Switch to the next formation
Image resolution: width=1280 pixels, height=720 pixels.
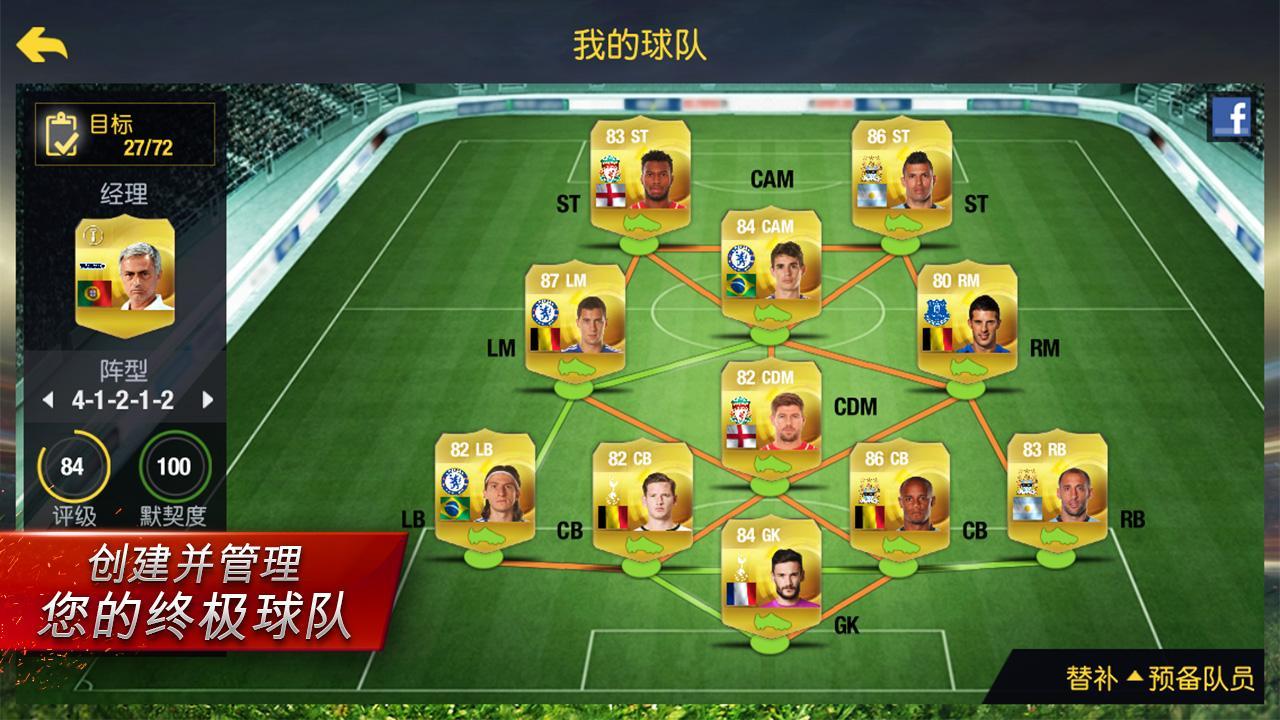208,401
